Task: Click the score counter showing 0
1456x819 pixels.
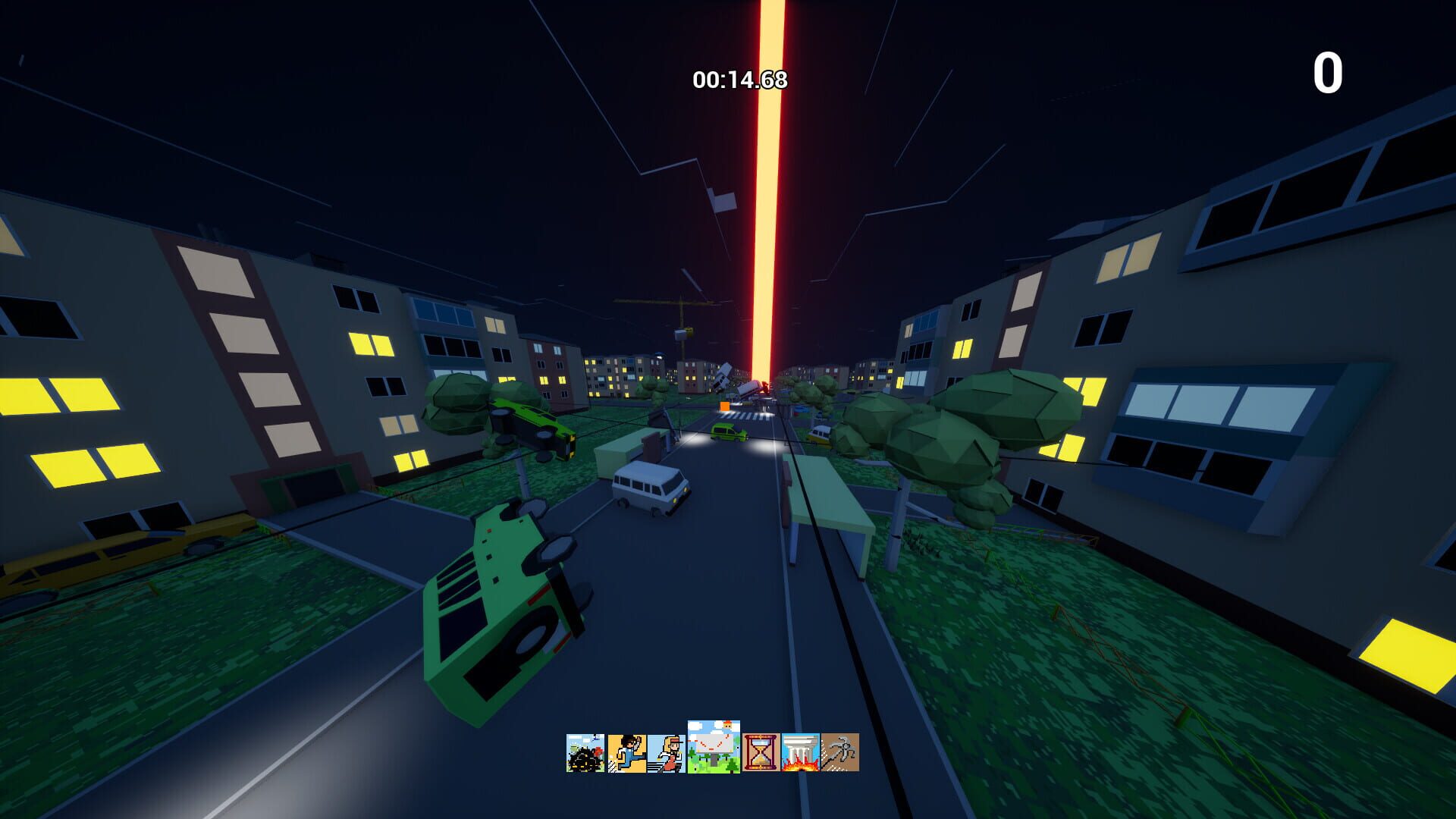Action: 1328,72
